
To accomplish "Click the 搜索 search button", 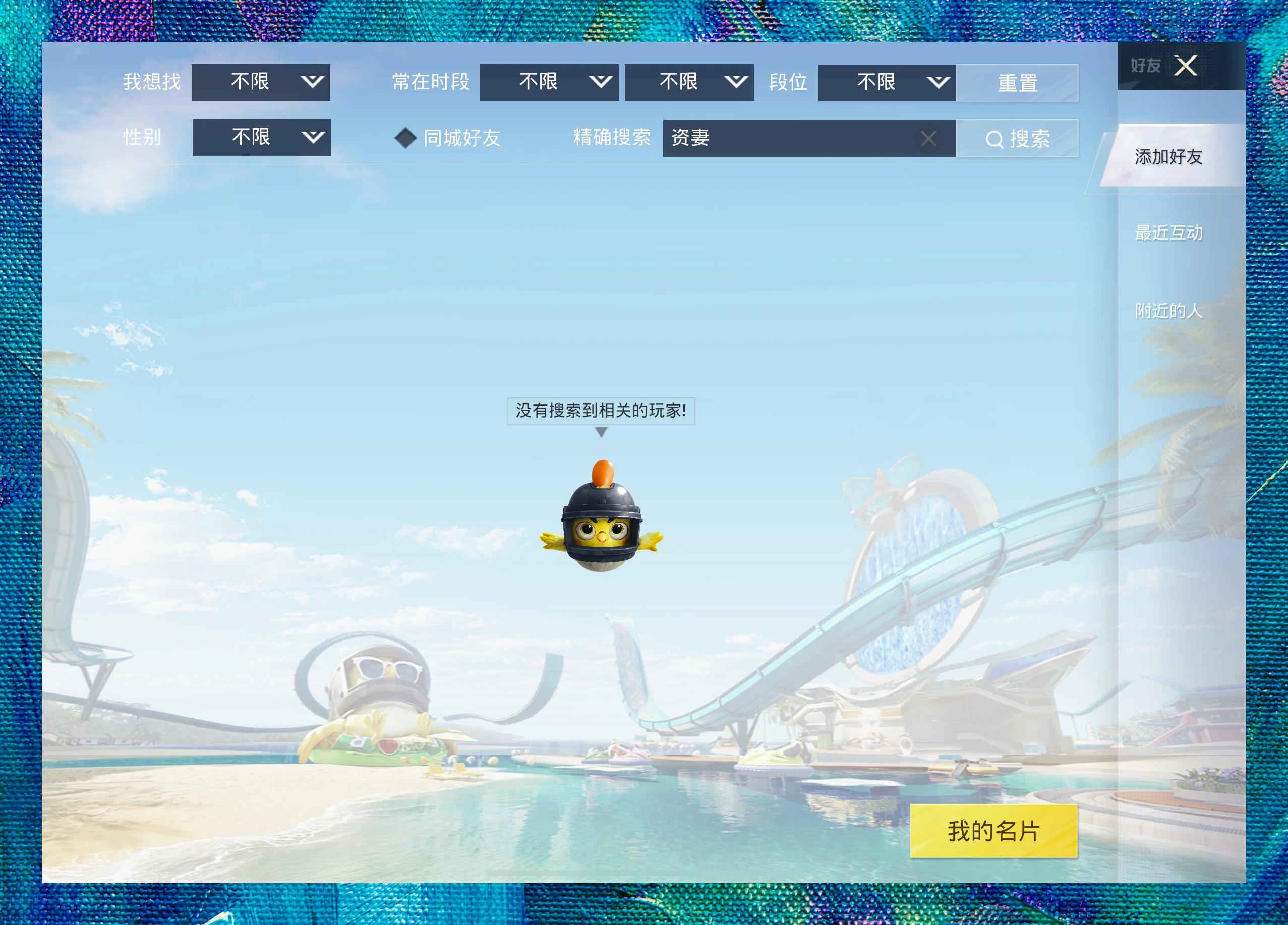I will 1017,139.
